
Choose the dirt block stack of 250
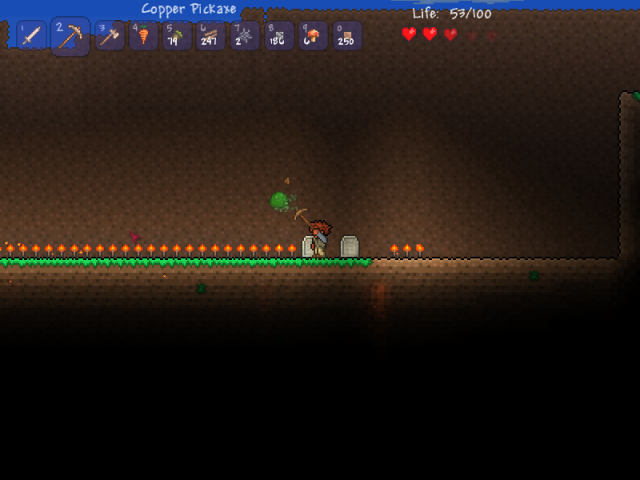[347, 36]
